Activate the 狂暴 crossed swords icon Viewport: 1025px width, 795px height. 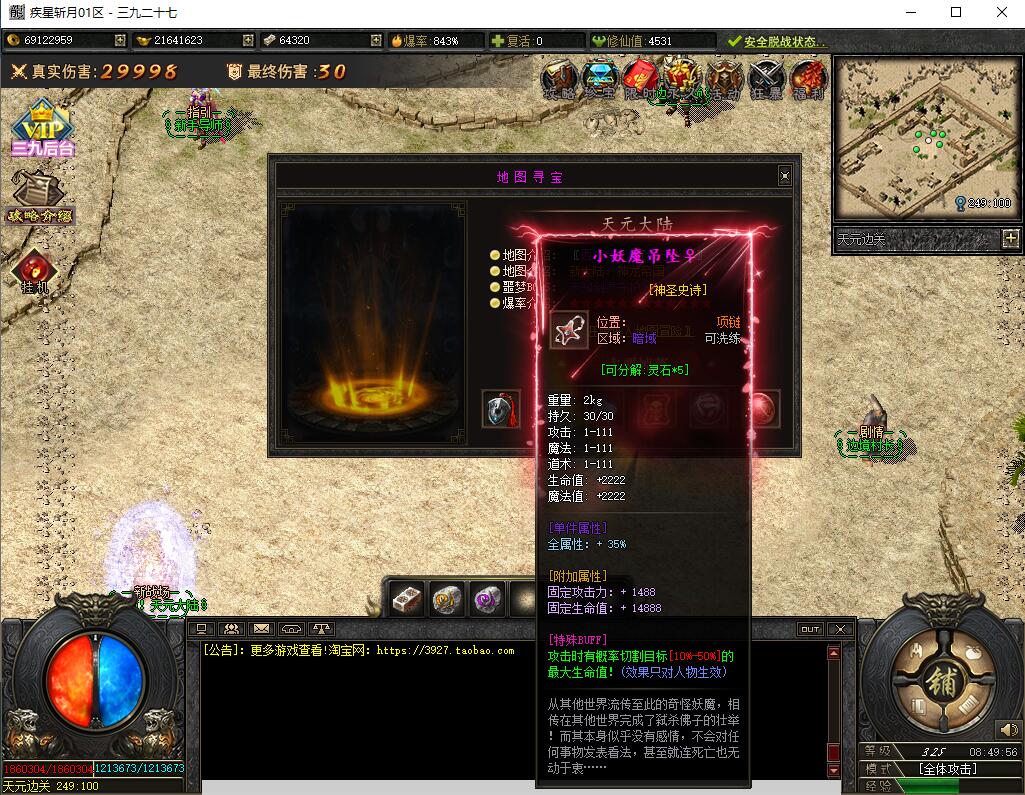click(x=766, y=78)
